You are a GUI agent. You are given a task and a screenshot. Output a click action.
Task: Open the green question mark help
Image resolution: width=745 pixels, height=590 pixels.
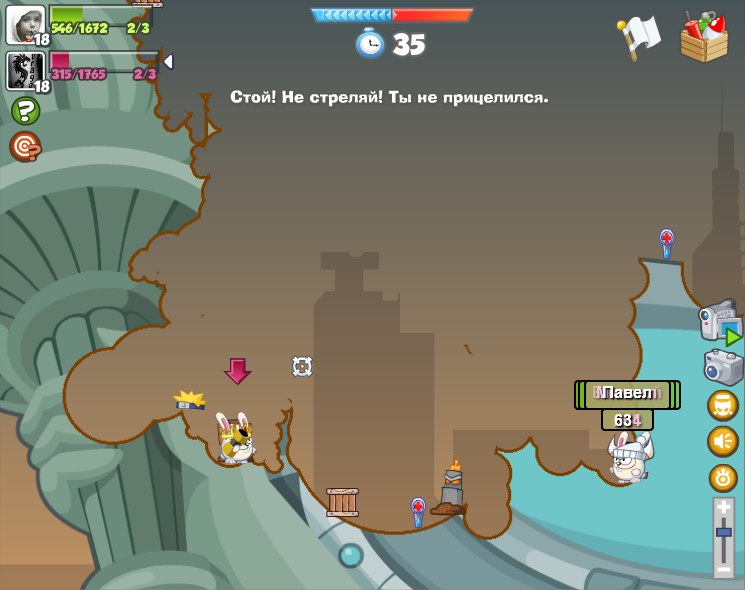pos(25,110)
